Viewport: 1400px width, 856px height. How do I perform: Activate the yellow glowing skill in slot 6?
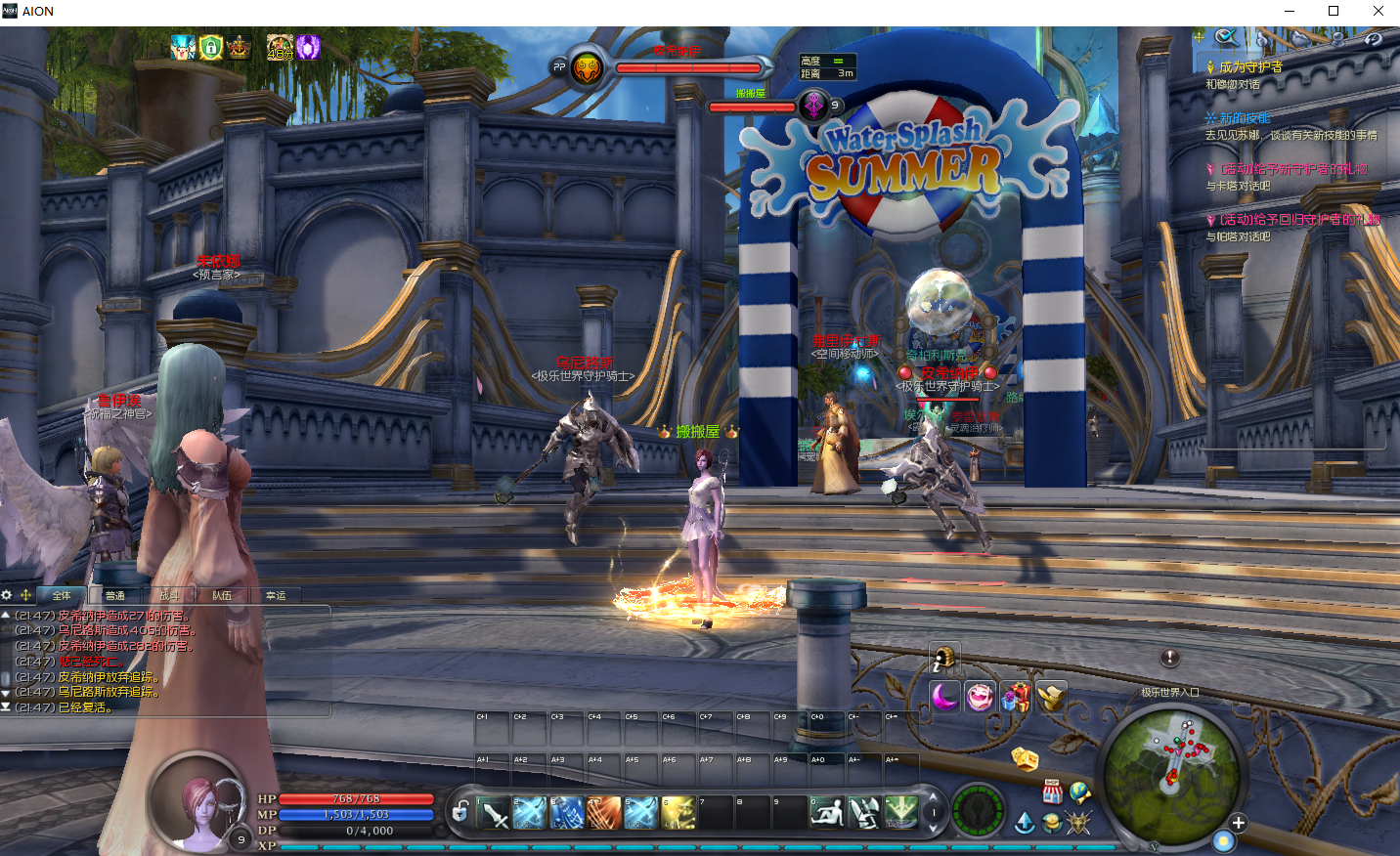point(678,812)
